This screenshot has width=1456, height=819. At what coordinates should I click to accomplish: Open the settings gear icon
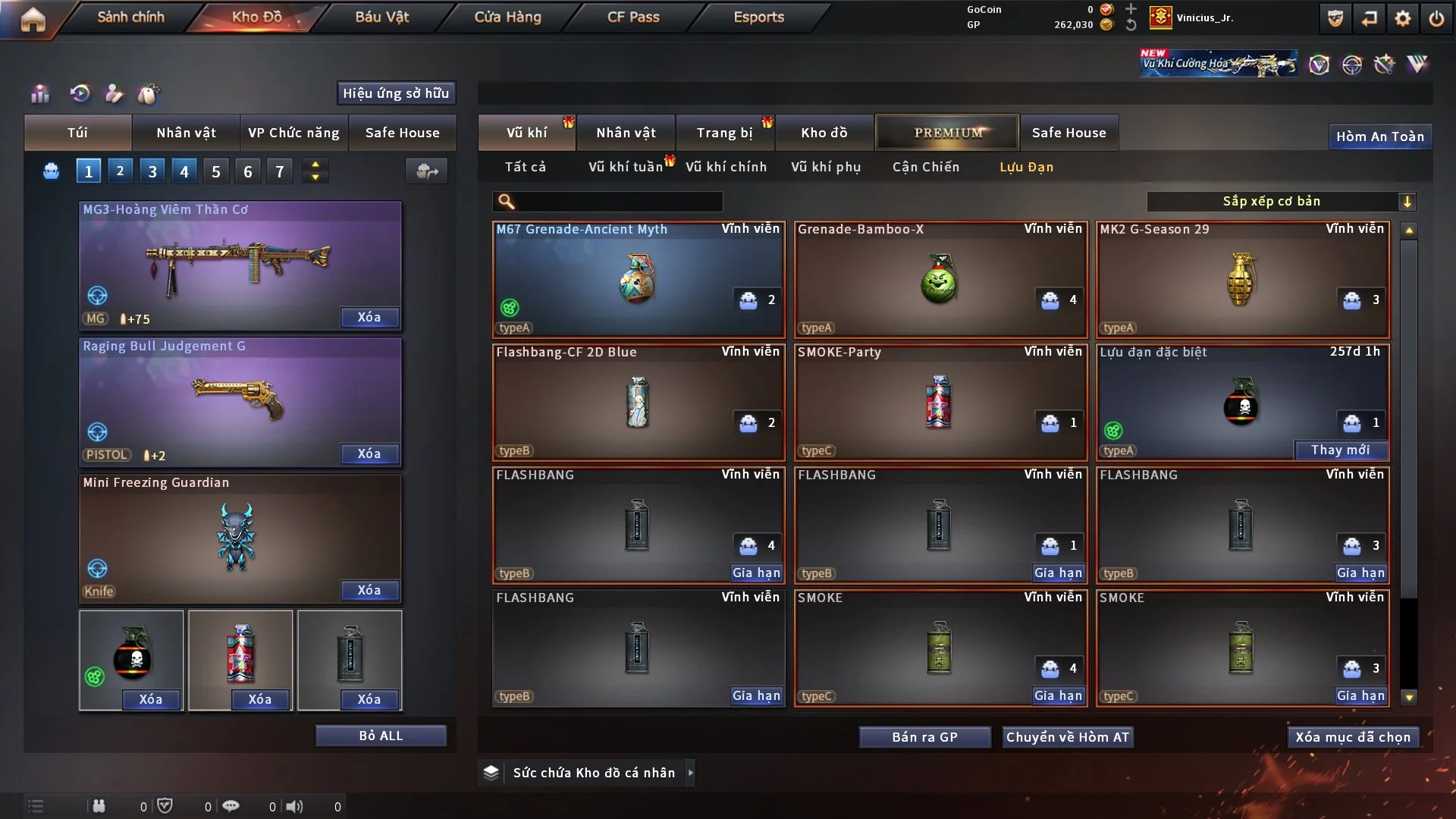[1403, 18]
